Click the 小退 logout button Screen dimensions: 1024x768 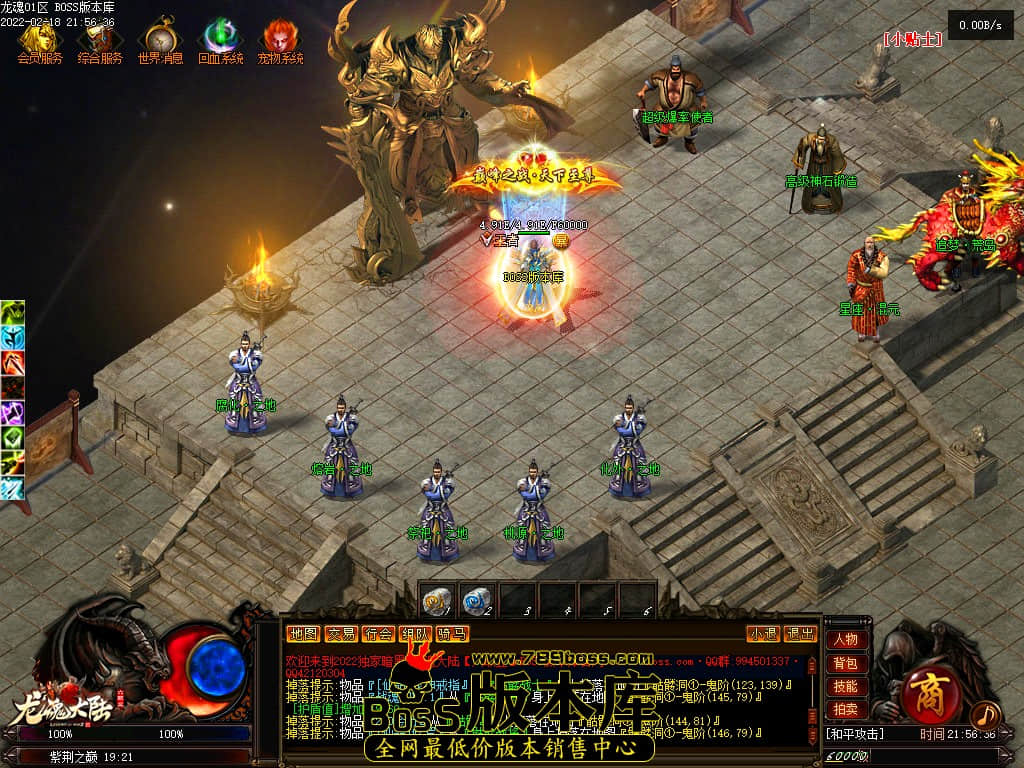(763, 634)
